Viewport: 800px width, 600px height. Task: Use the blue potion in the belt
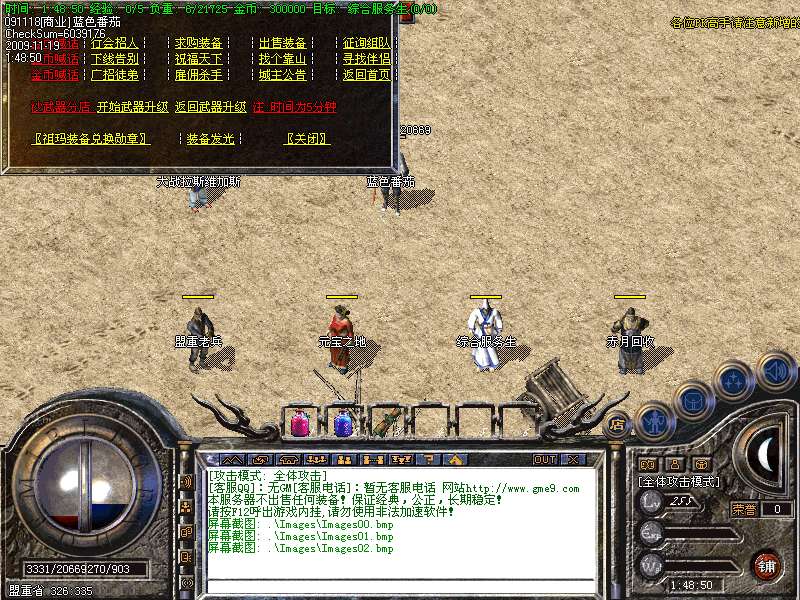point(343,424)
